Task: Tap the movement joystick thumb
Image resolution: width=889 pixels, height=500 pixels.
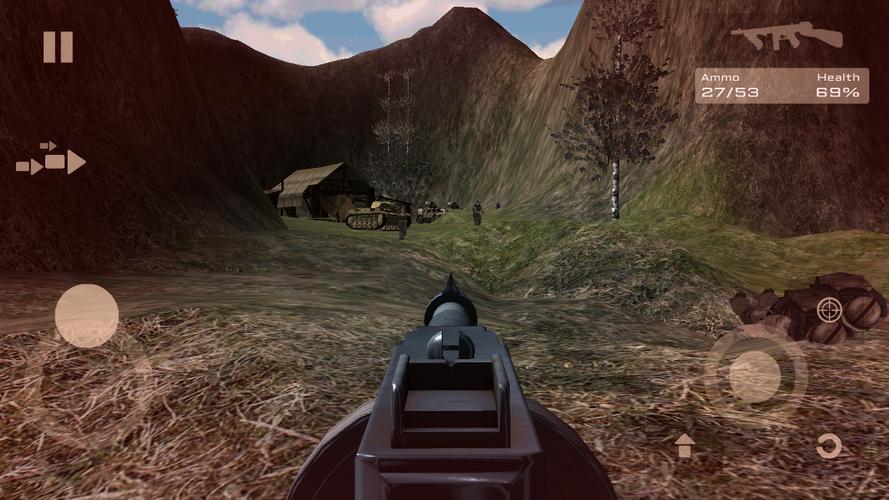Action: coord(87,316)
